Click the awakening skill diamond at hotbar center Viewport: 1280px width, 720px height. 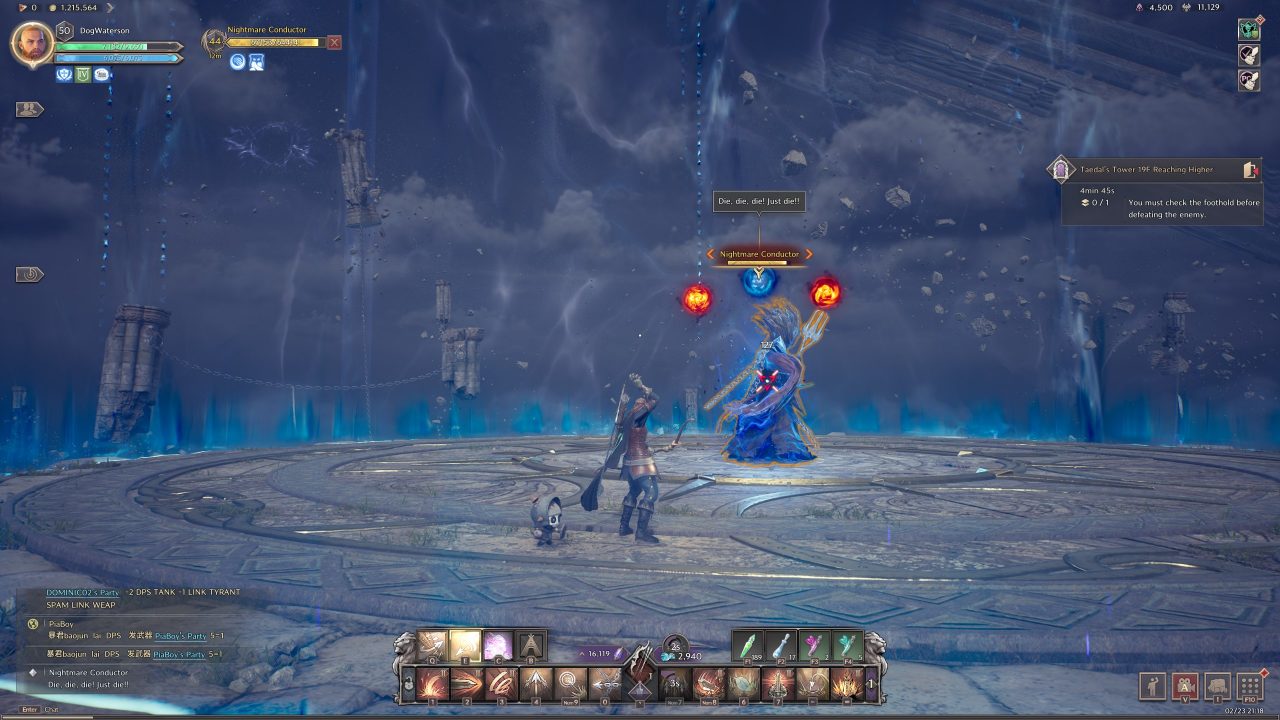pyautogui.click(x=640, y=688)
